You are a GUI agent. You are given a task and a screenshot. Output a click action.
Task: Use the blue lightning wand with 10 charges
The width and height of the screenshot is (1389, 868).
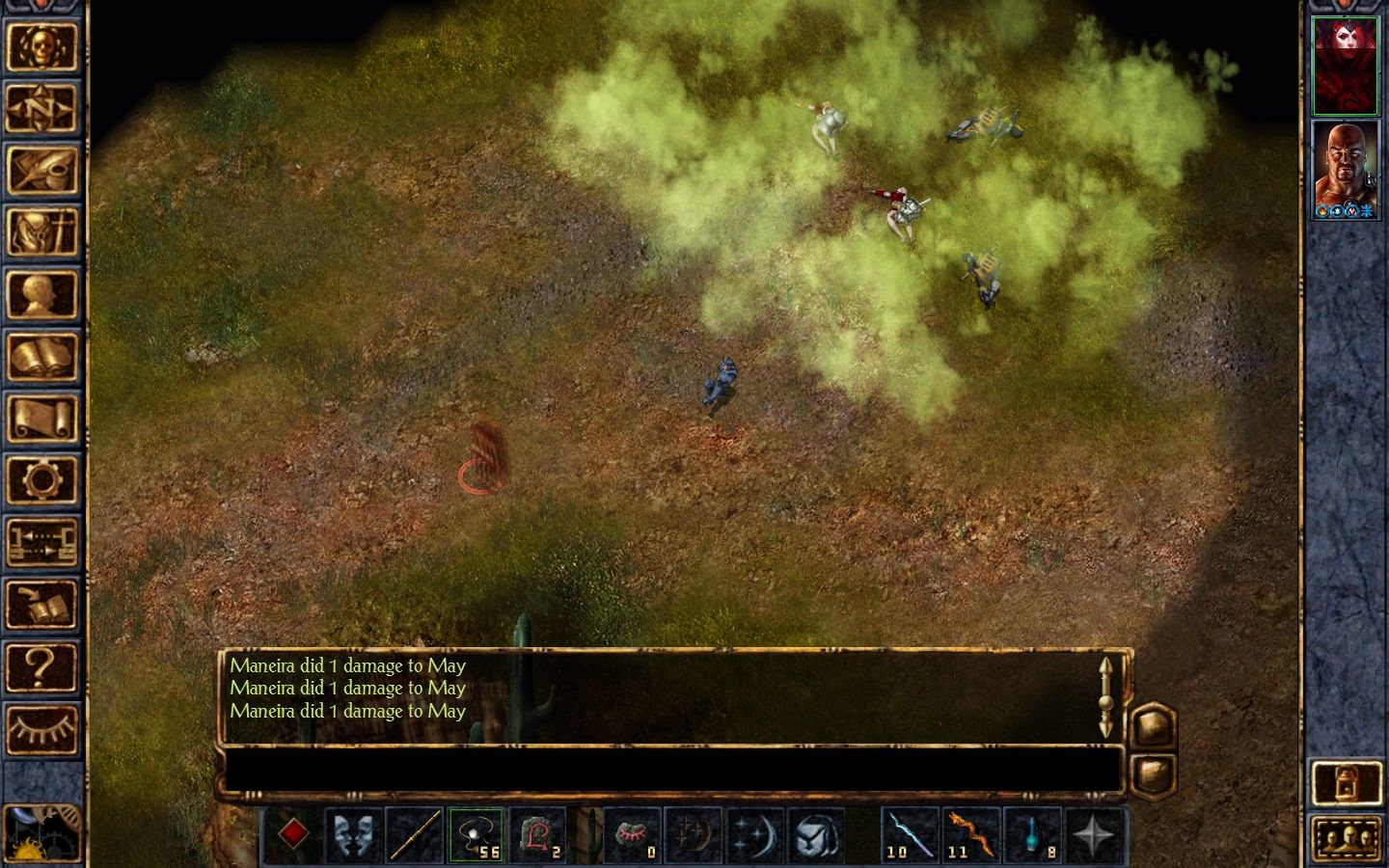coord(909,834)
